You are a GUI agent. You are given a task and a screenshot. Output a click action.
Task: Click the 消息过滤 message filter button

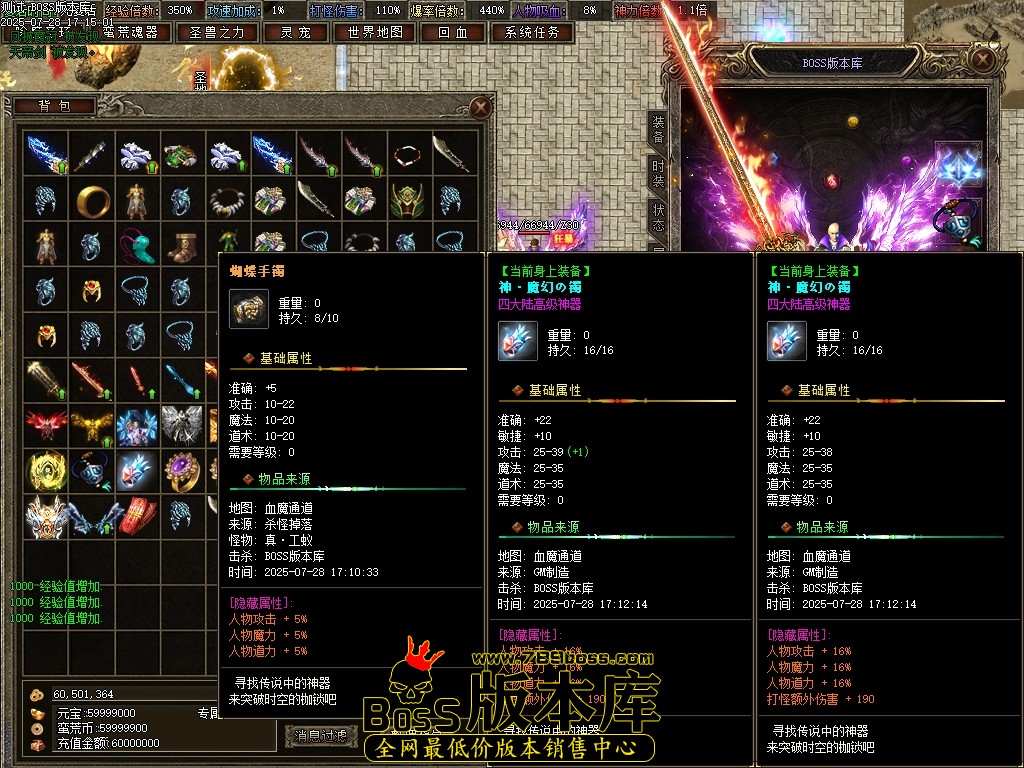coord(320,736)
